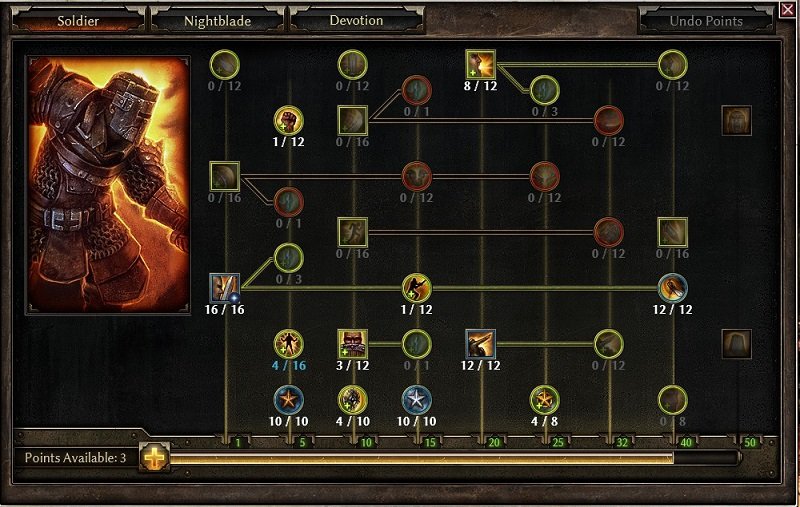Select the running-figure skill at 1/12
This screenshot has height=507, width=800.
click(x=416, y=288)
